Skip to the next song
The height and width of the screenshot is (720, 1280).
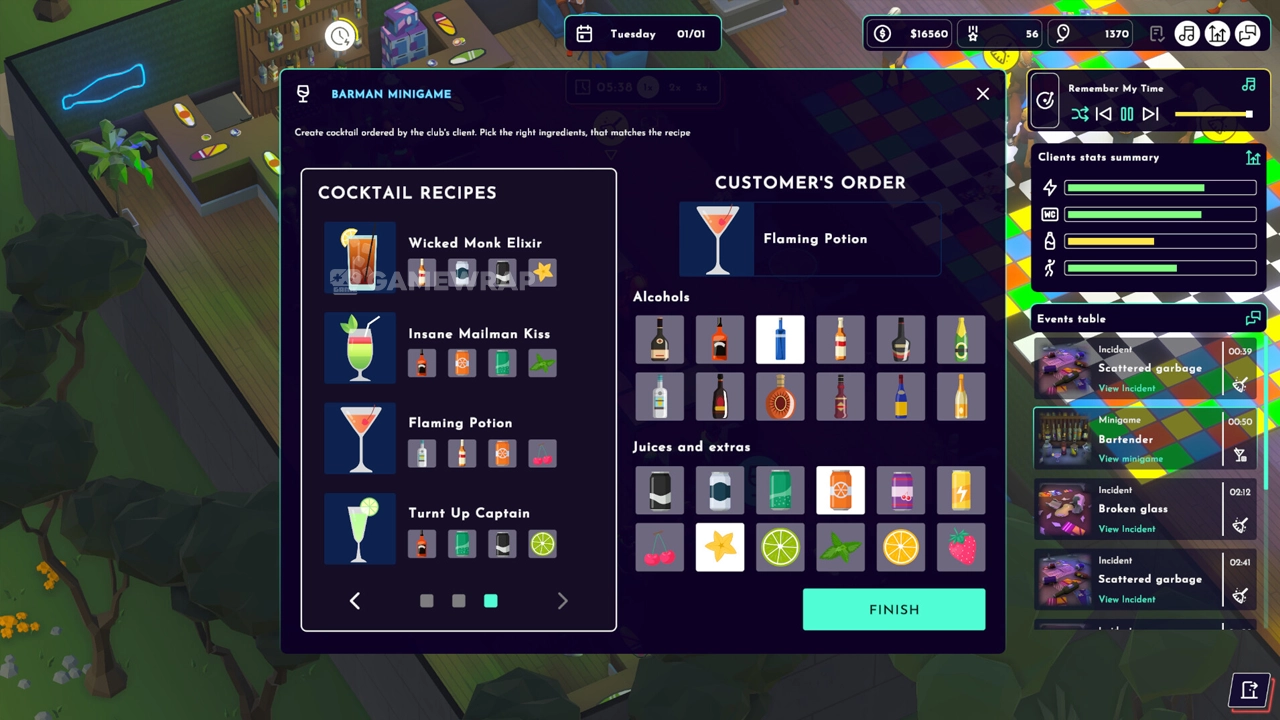click(1151, 114)
